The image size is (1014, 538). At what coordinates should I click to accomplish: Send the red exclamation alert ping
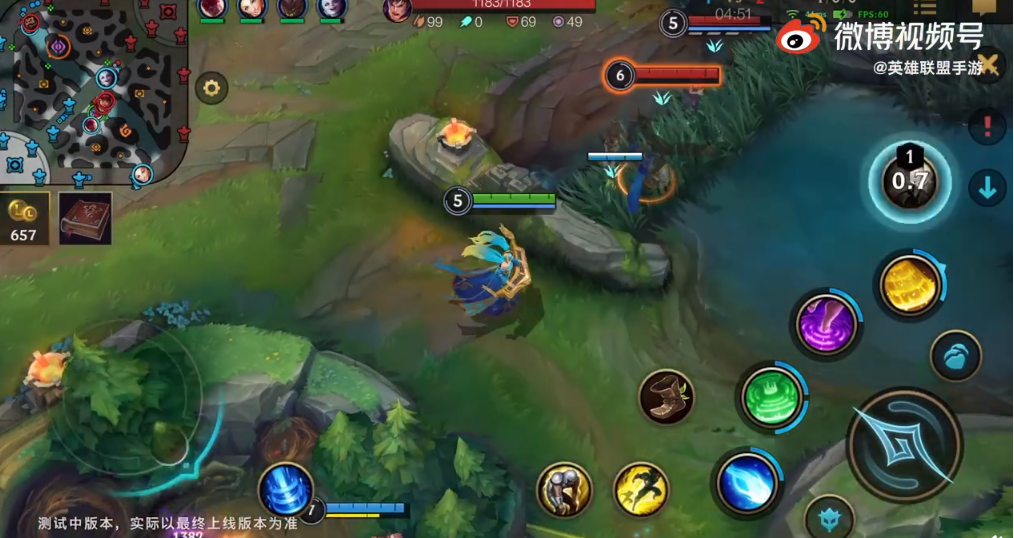pos(987,127)
